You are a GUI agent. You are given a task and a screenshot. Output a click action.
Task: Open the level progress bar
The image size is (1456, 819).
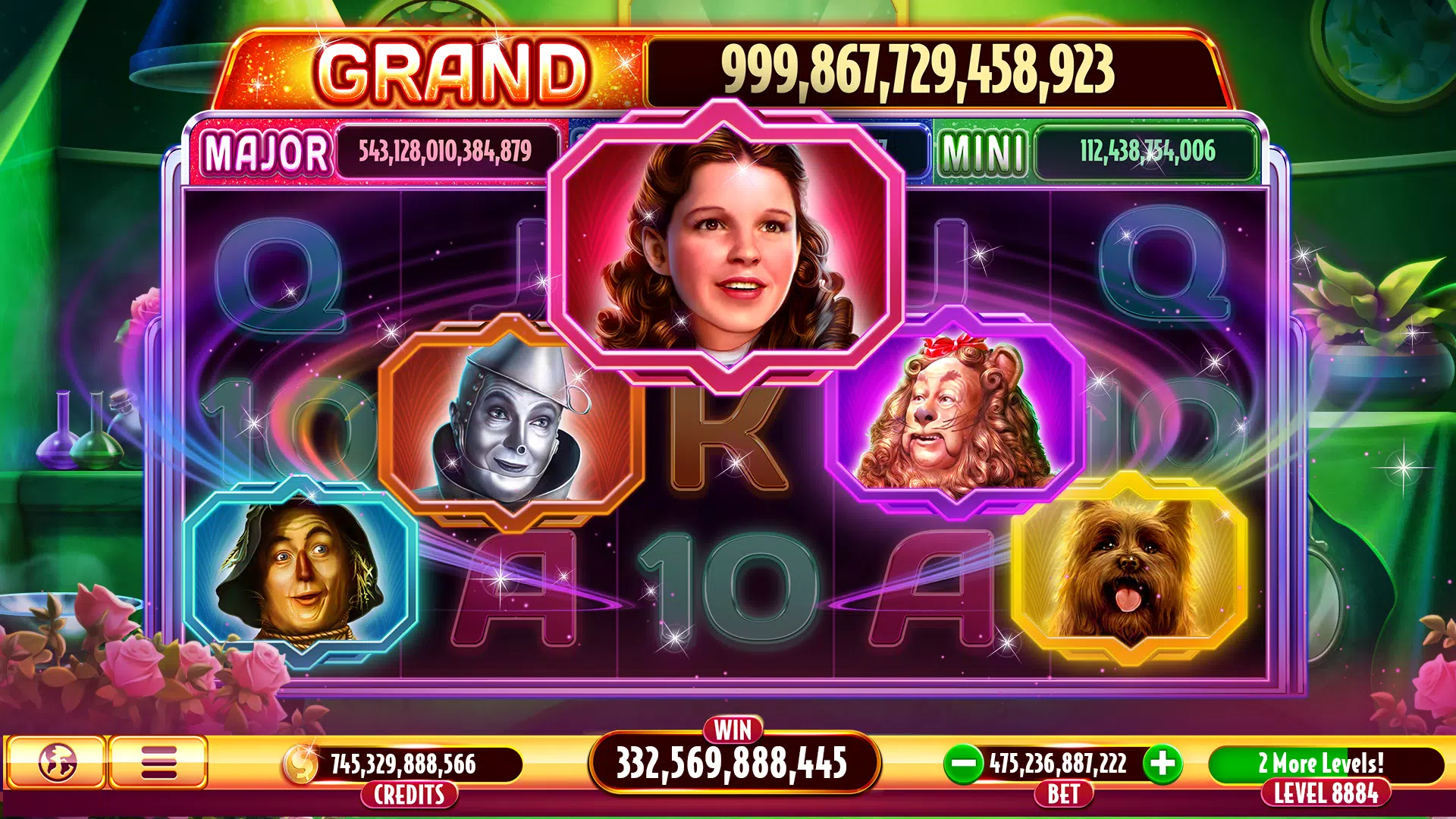(1326, 763)
